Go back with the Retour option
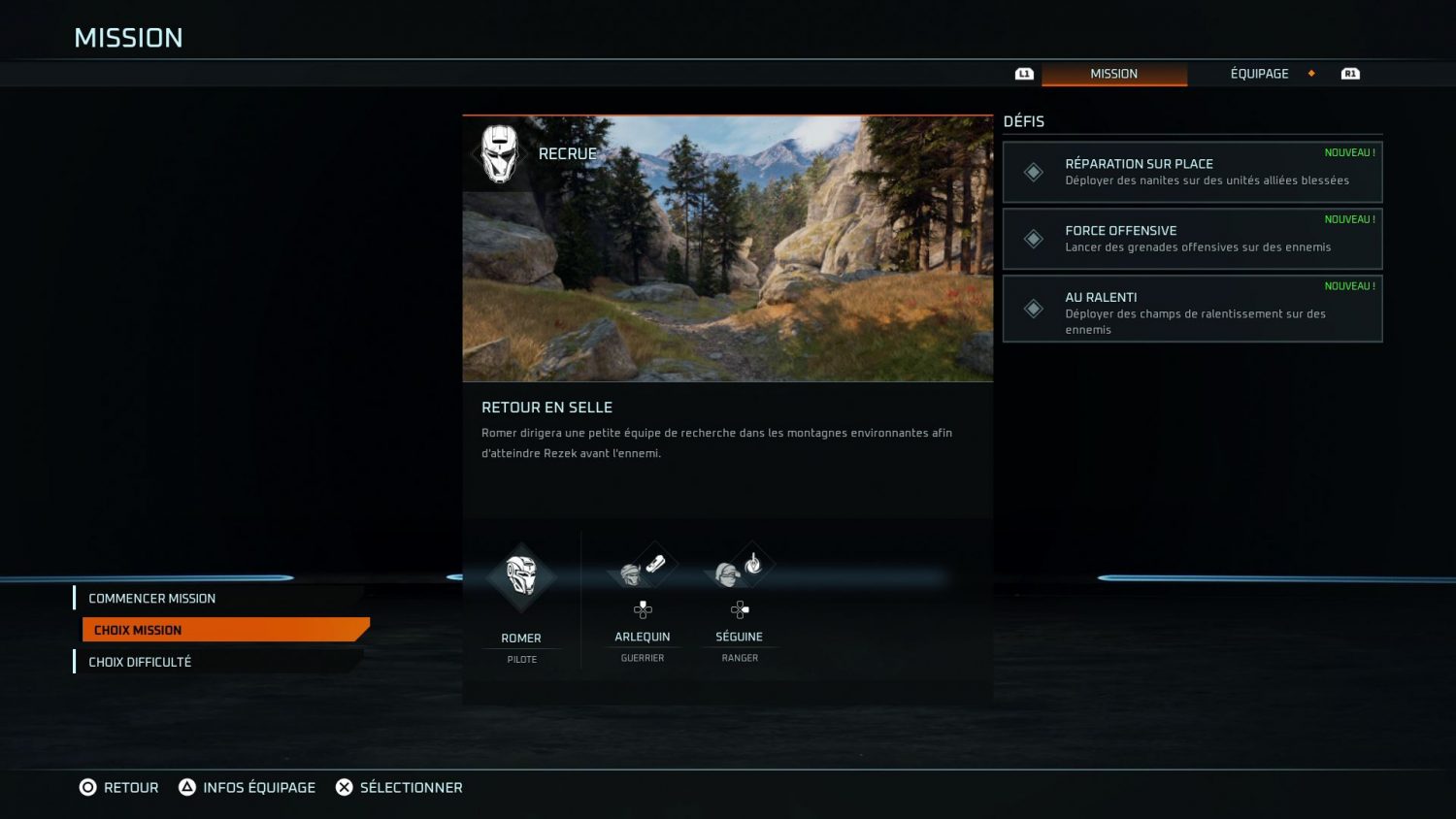The height and width of the screenshot is (819, 1456). [x=118, y=787]
